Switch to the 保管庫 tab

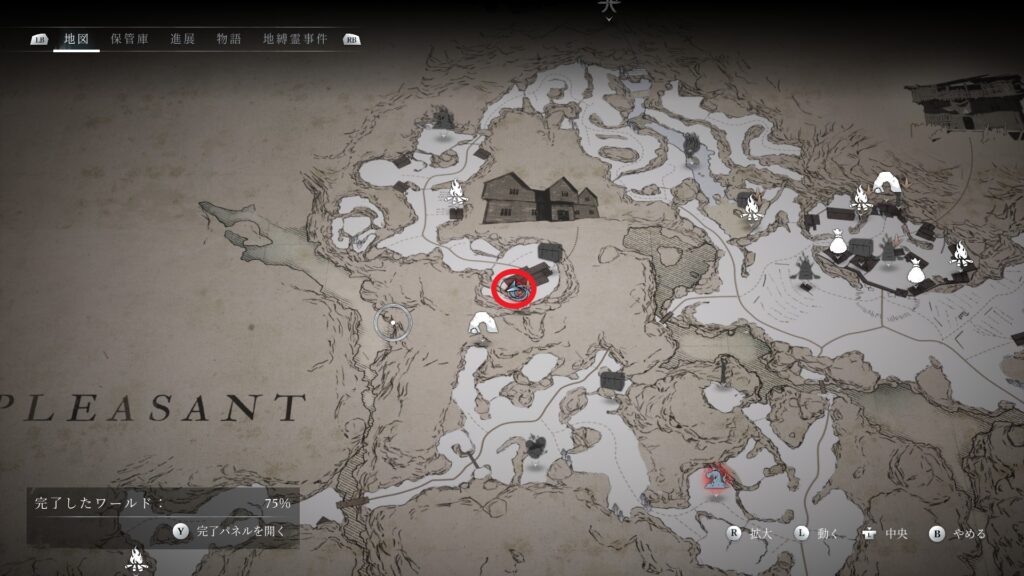coord(130,39)
